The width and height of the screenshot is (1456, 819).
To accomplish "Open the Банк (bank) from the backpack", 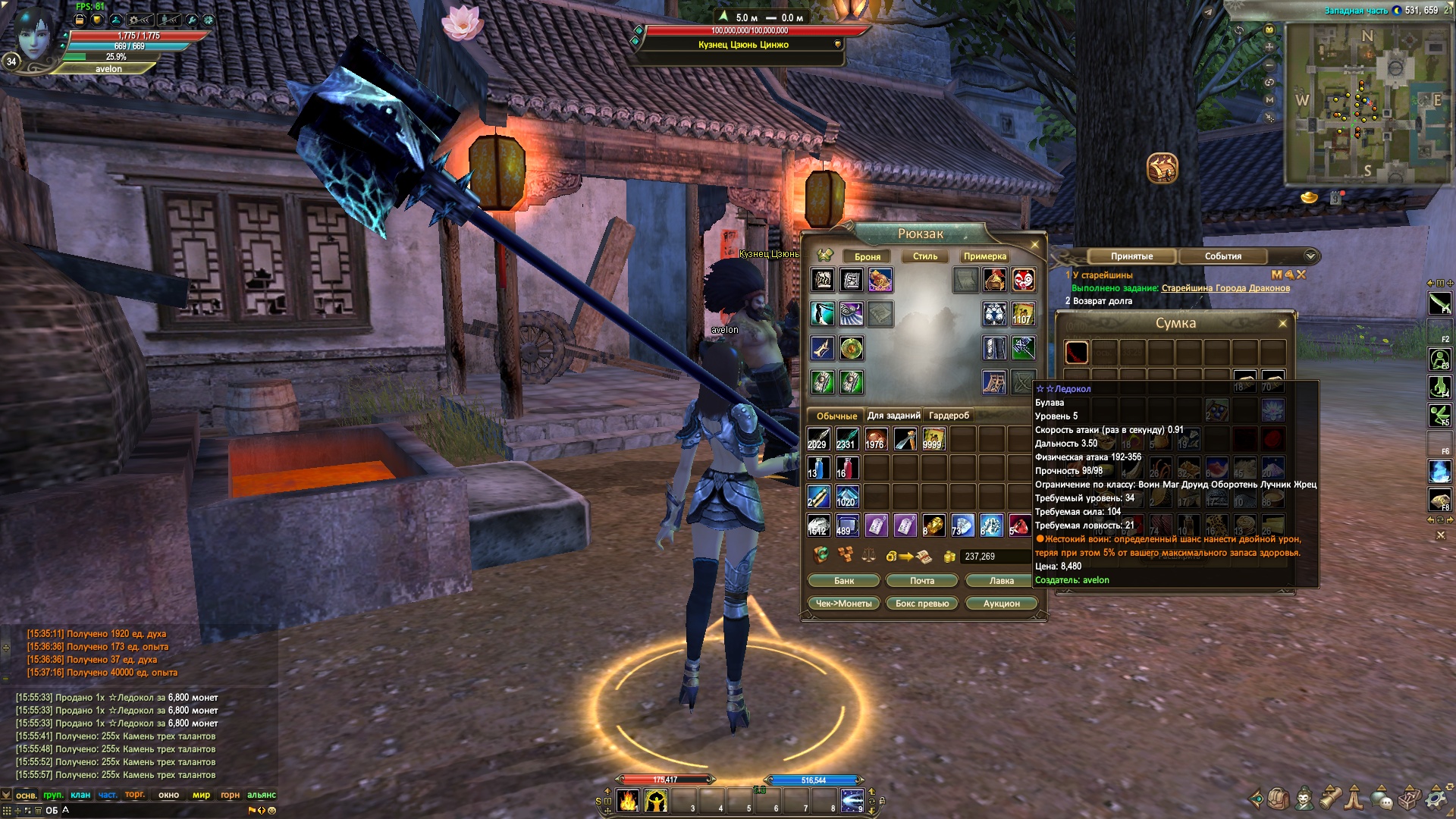I will coord(844,581).
